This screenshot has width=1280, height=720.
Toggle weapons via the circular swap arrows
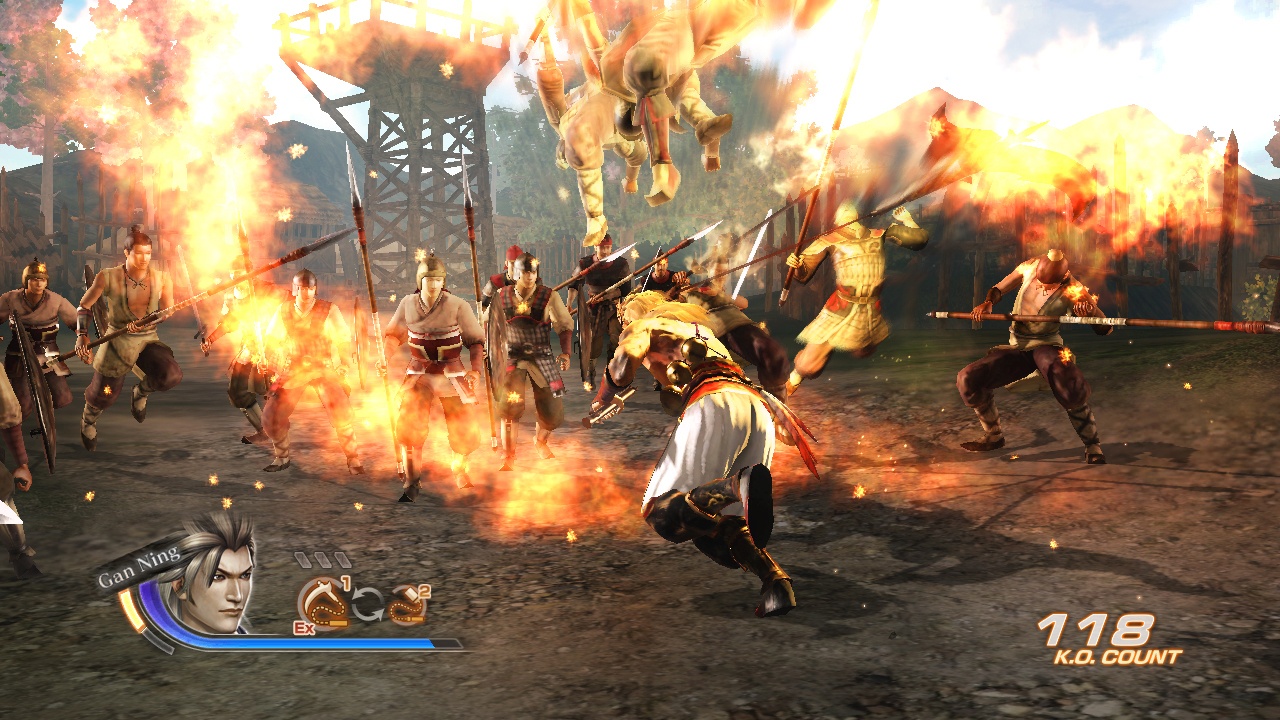369,603
